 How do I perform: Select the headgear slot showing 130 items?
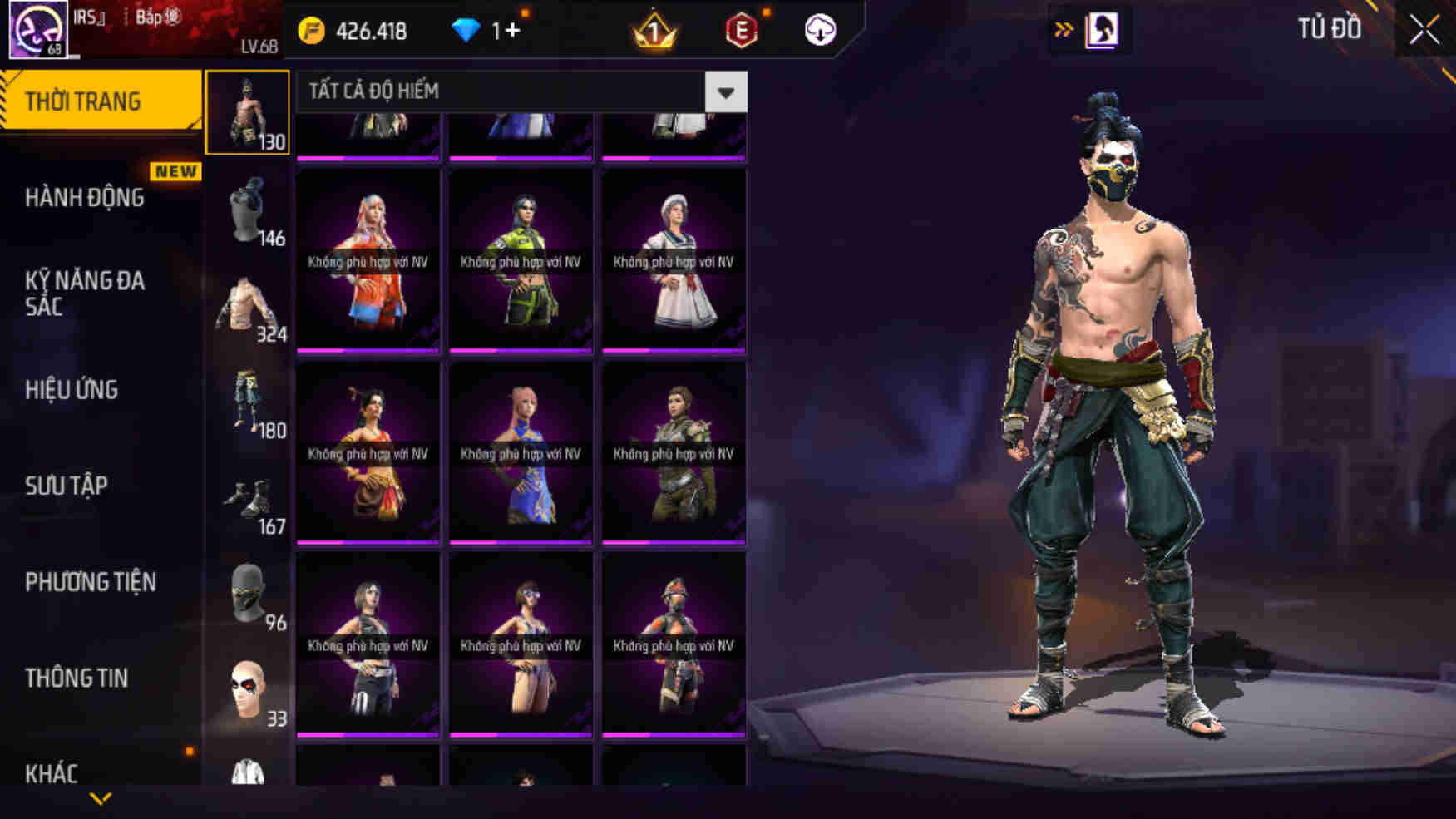pos(246,116)
